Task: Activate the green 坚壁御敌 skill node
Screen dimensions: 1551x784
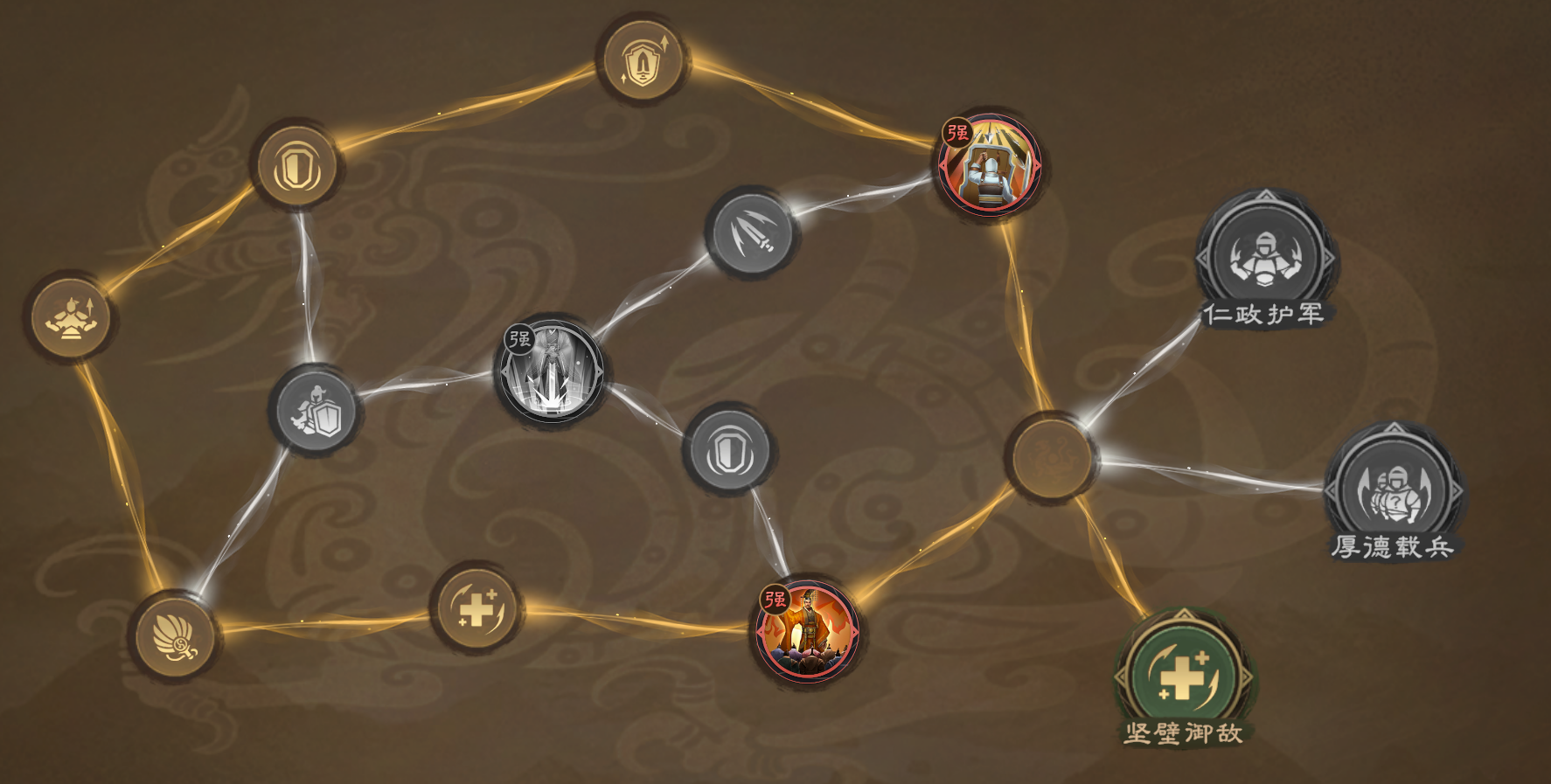Action: (x=1183, y=673)
